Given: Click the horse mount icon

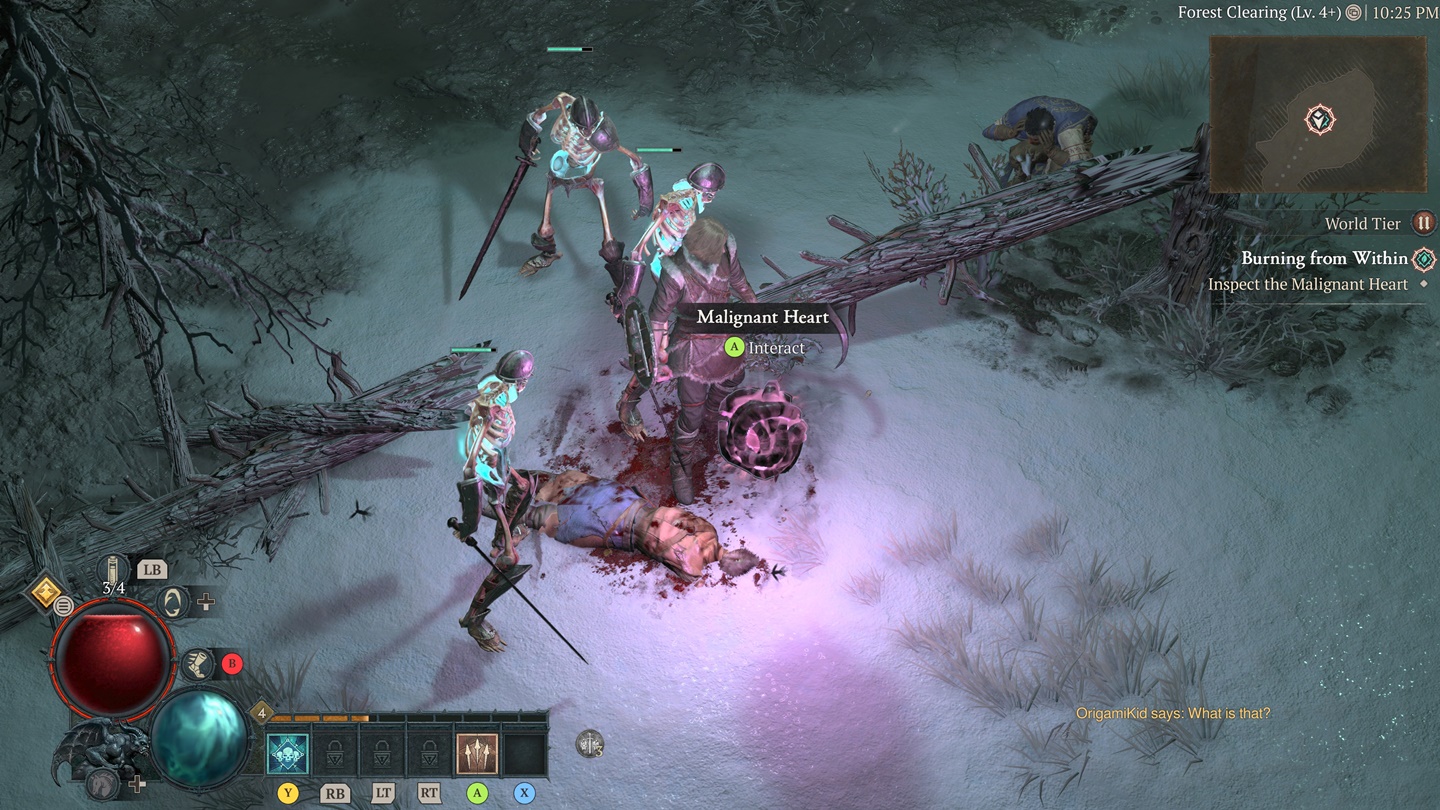Looking at the screenshot, I should tap(99, 784).
